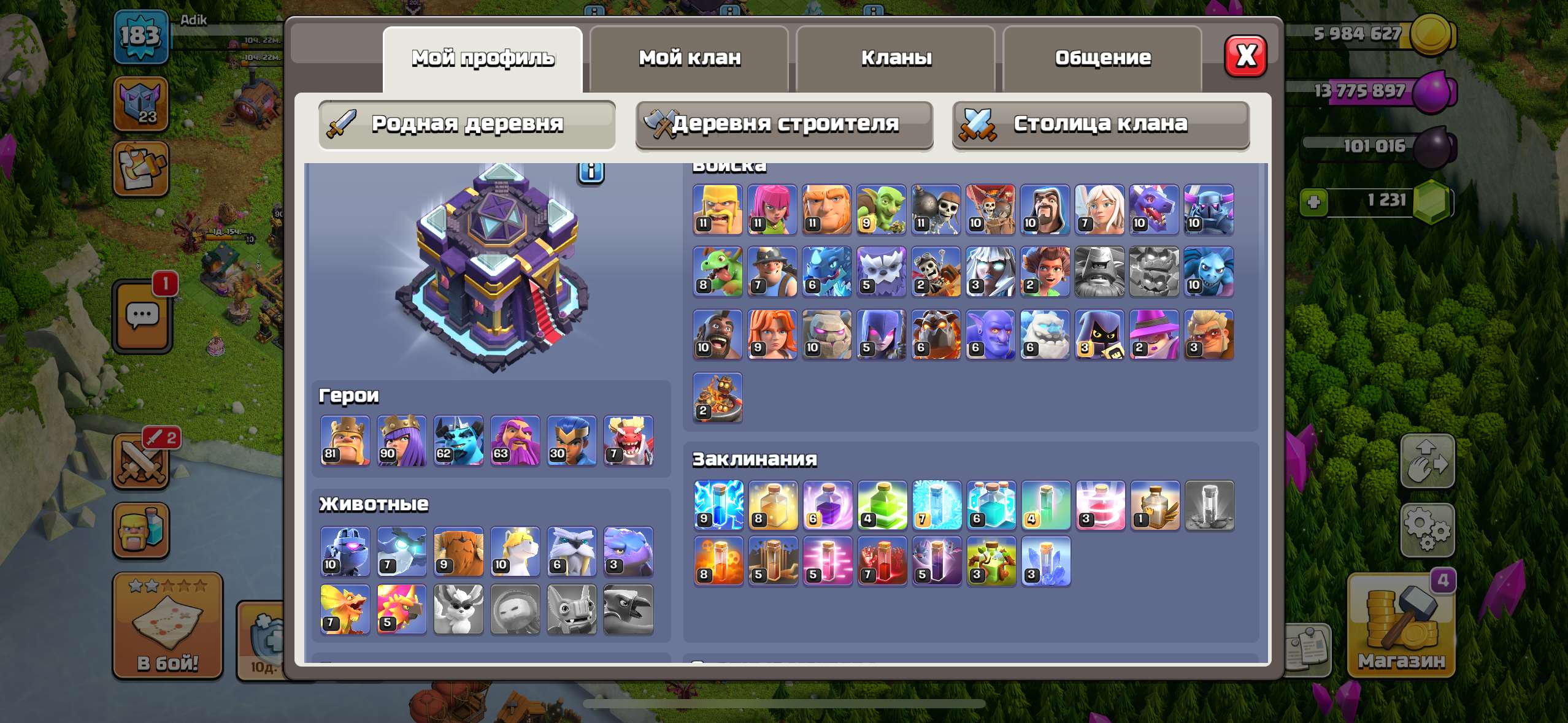Open the Столица клана view
Screen dimensions: 1568x723
click(x=1101, y=124)
